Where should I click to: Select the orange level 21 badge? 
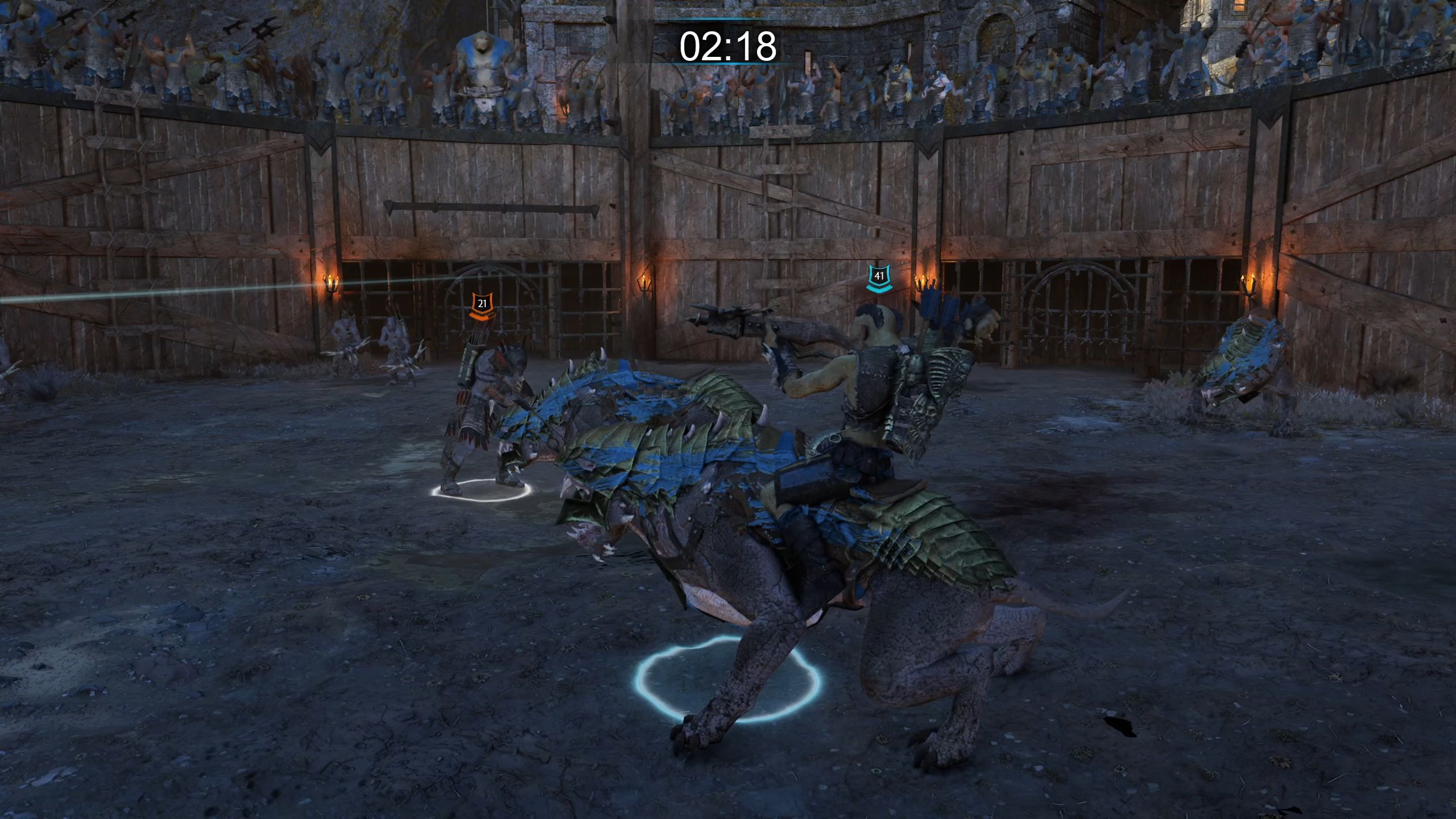(482, 304)
